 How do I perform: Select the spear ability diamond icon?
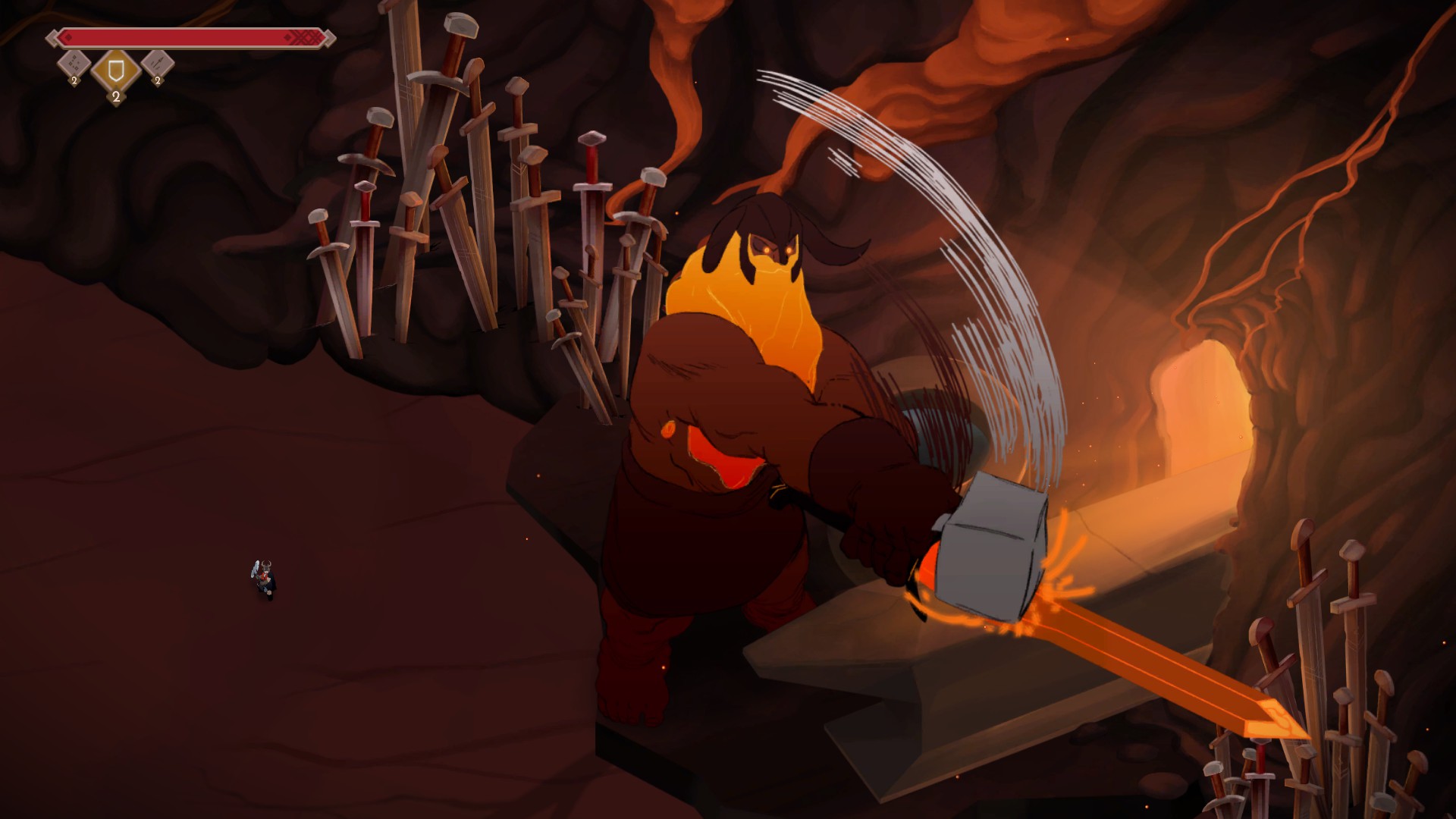[156, 64]
